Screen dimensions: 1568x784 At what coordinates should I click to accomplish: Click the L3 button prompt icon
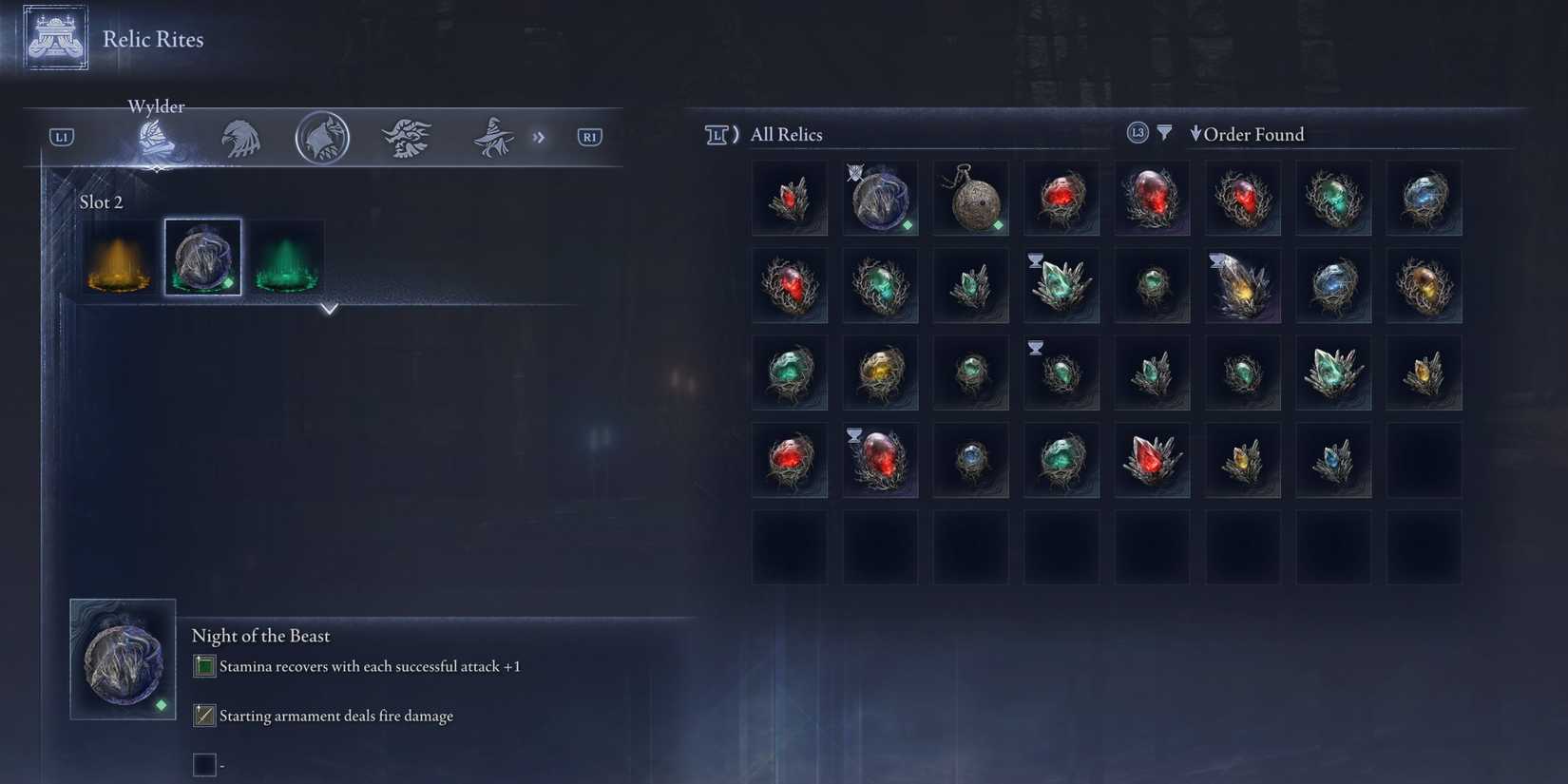tap(1137, 133)
